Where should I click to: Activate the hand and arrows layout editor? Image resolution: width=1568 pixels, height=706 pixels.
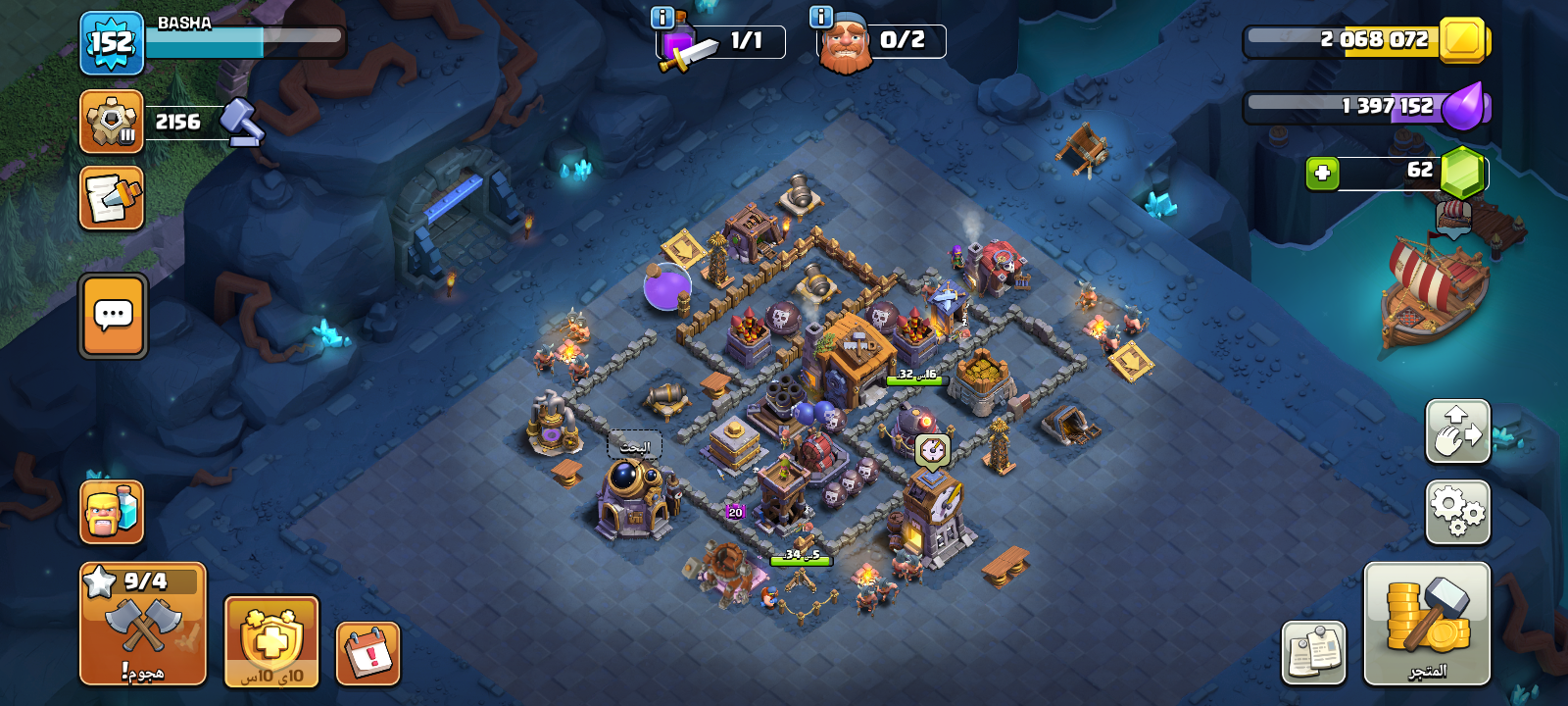1458,430
